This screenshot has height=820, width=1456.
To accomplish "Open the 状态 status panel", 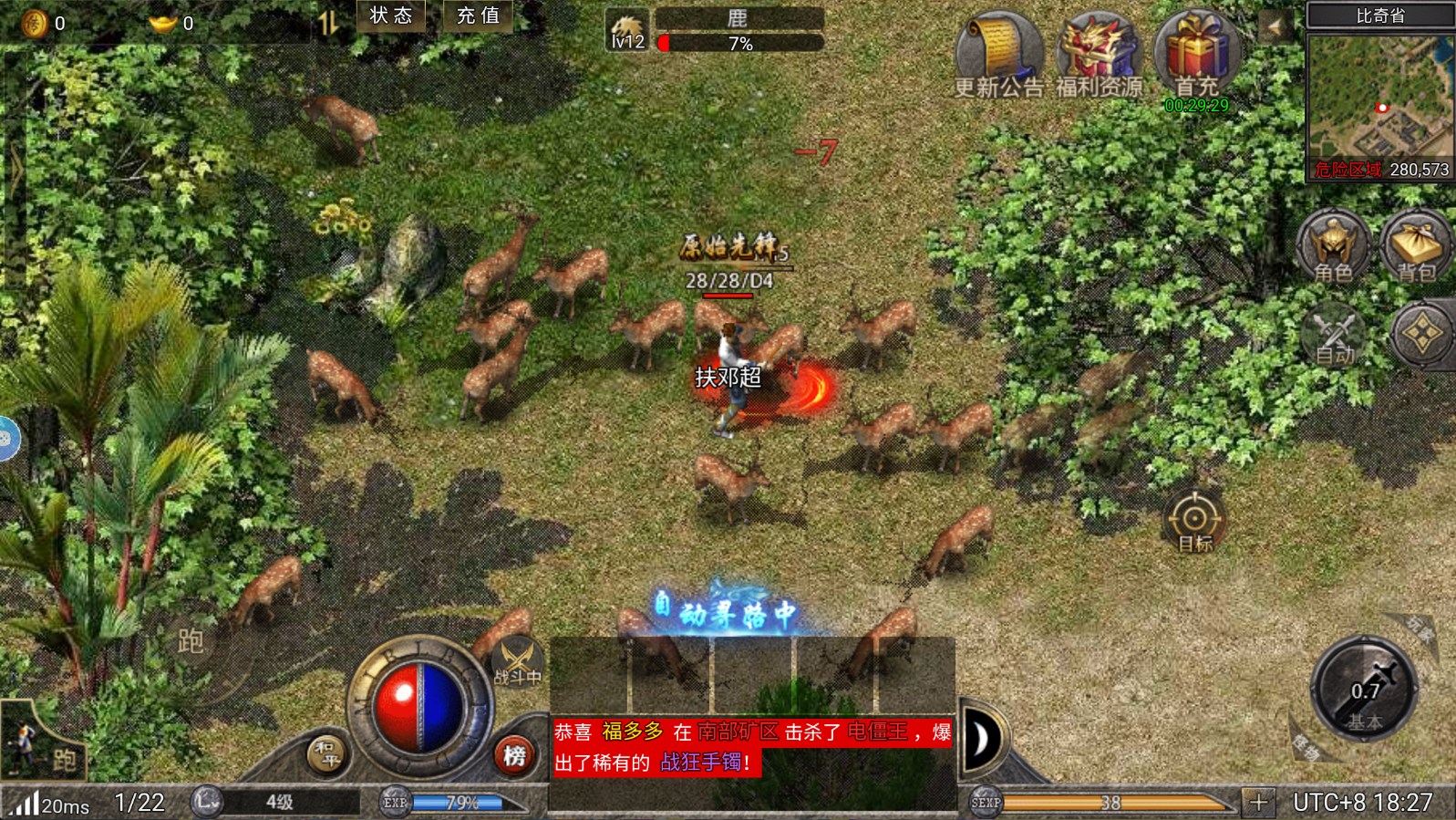I will [391, 16].
